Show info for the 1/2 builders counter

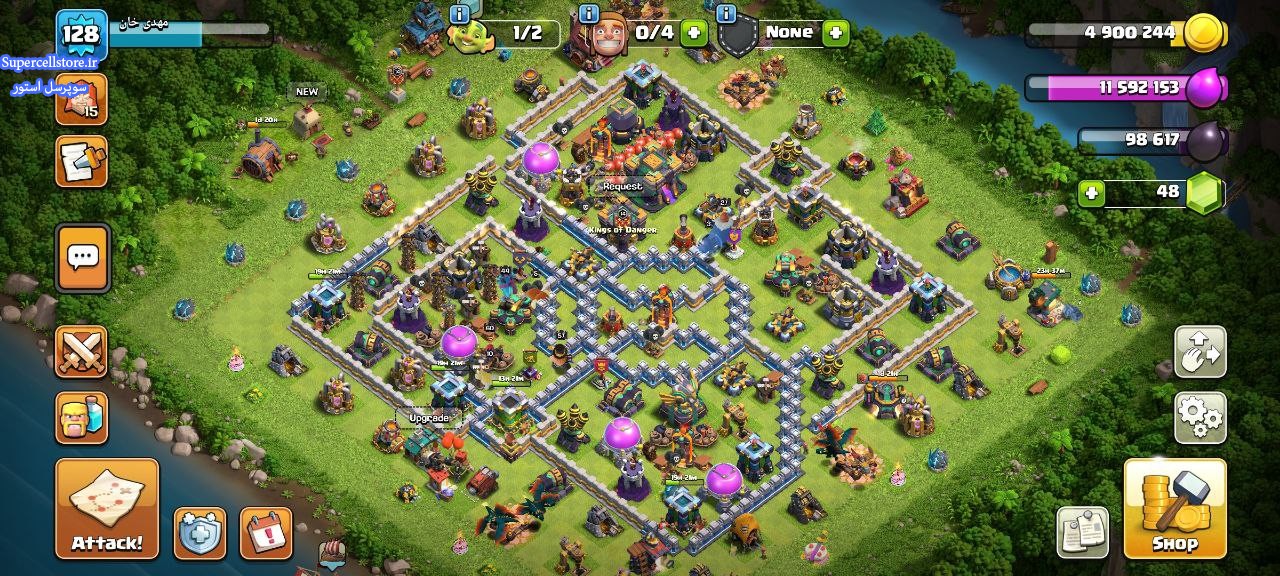[460, 14]
